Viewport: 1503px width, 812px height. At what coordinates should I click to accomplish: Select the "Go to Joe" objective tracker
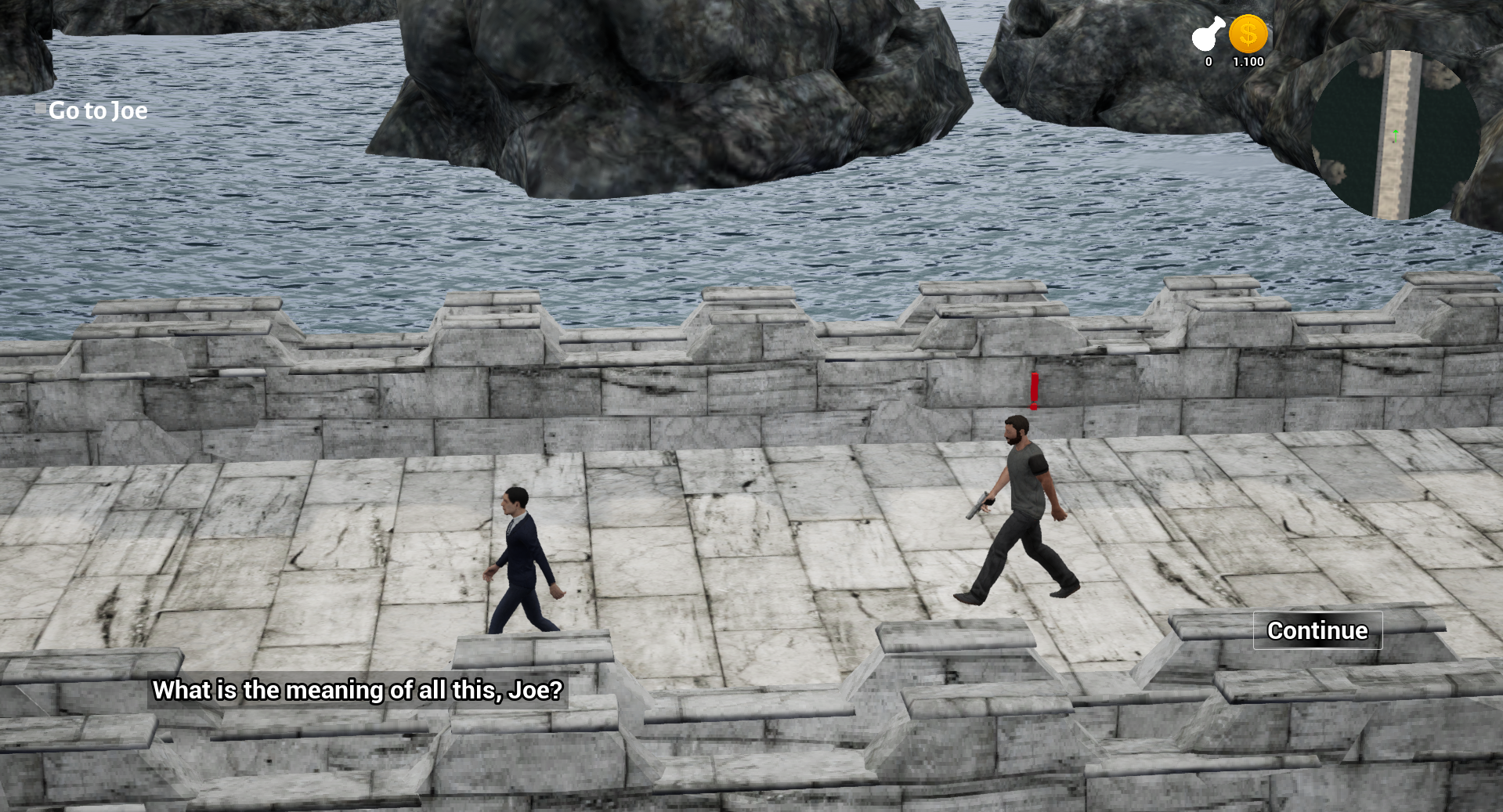97,110
